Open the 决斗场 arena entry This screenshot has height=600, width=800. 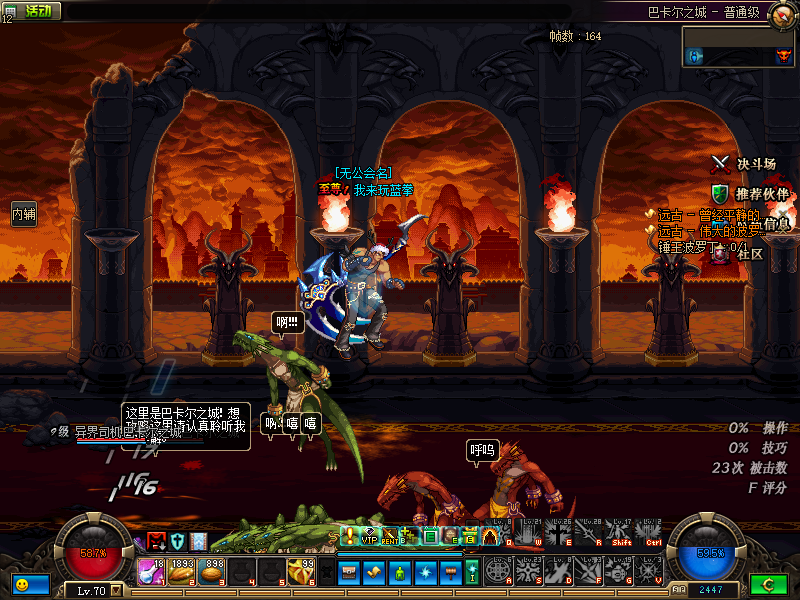click(744, 163)
